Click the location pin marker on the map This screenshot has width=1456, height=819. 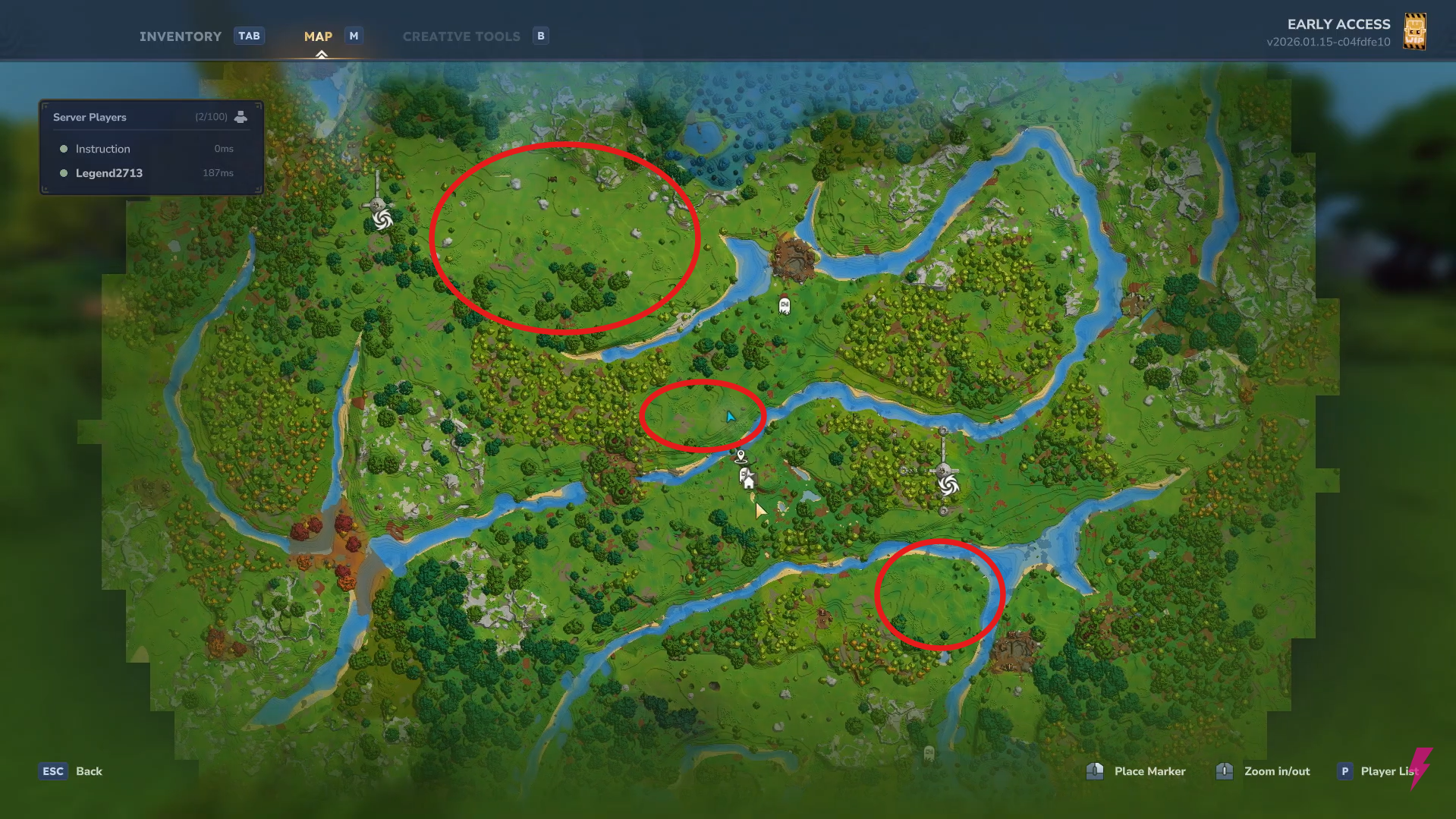click(x=740, y=456)
